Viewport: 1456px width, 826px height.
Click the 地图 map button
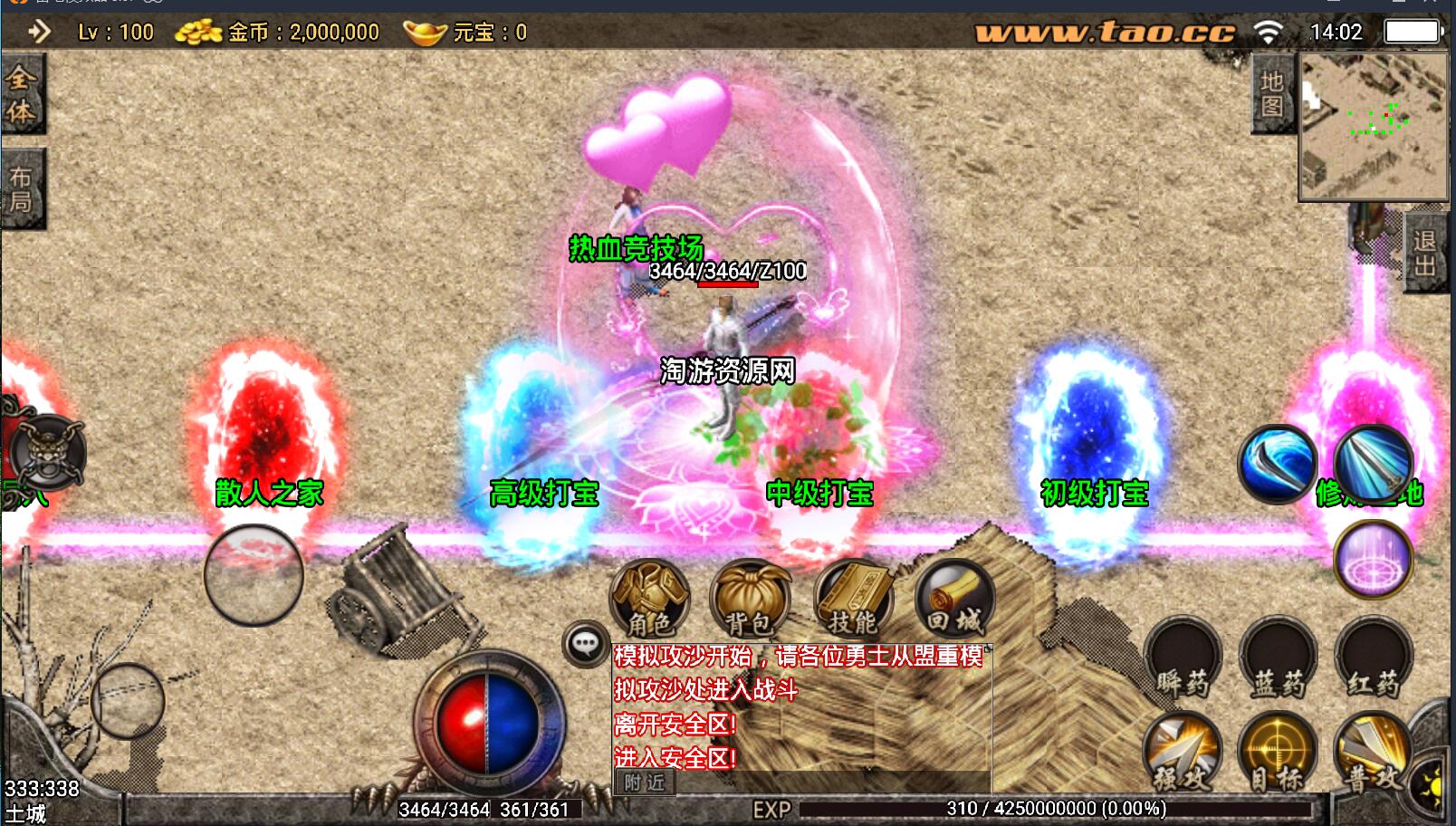pos(1272,94)
